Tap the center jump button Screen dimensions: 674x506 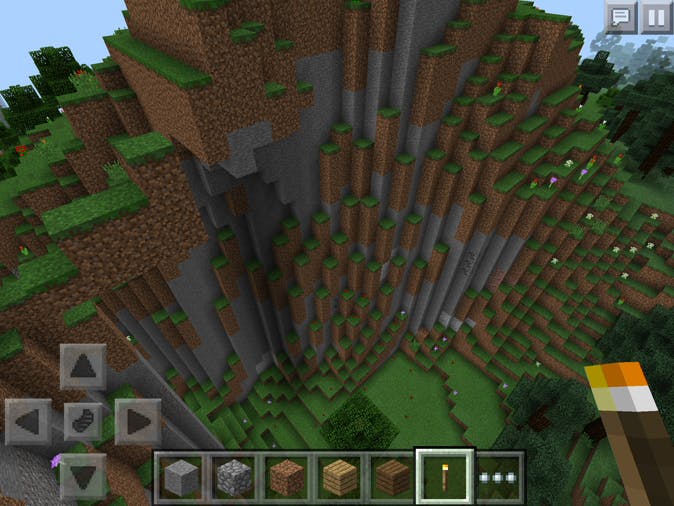83,421
